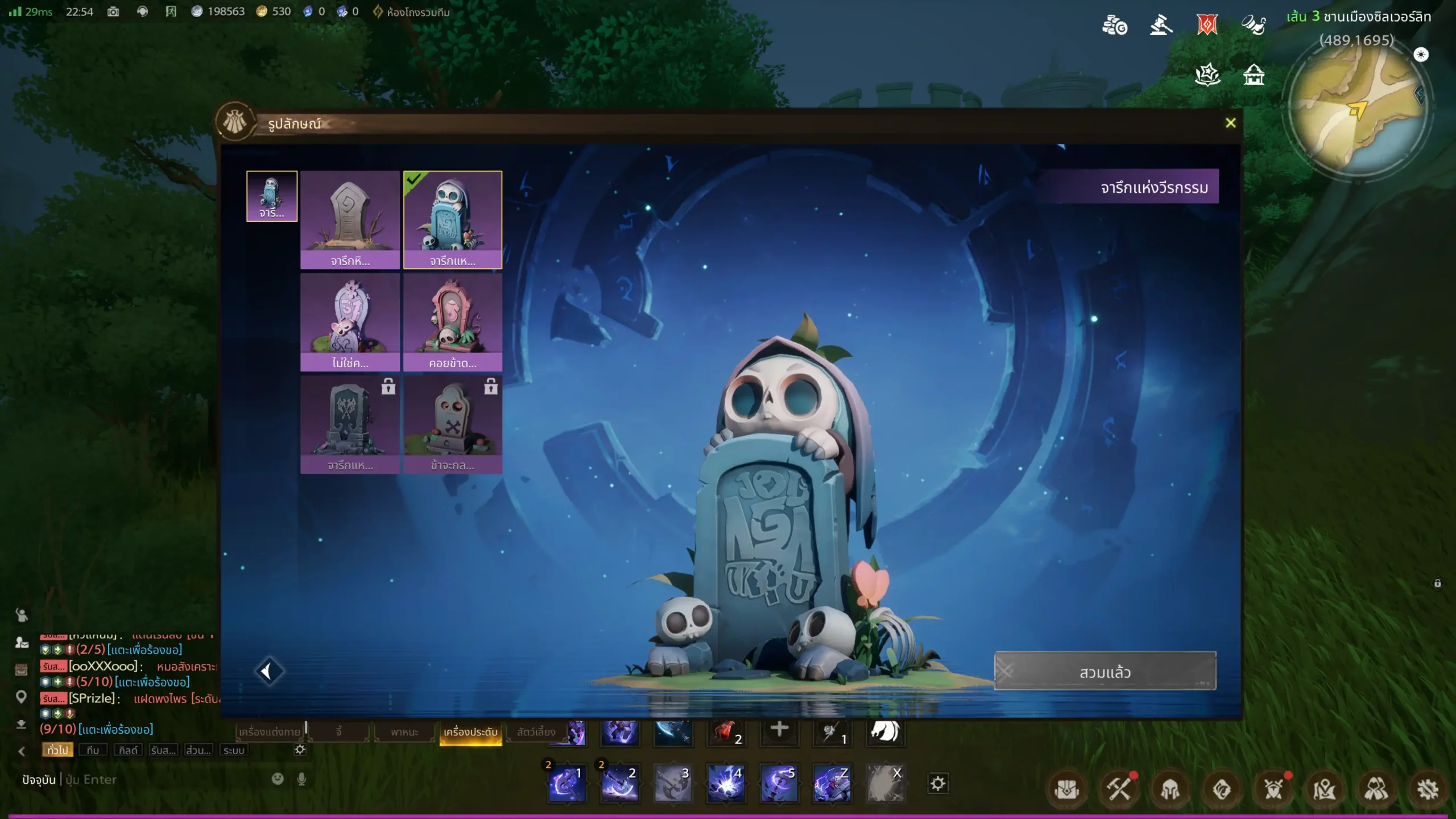Activate the lightning burst skill 4

click(x=726, y=784)
